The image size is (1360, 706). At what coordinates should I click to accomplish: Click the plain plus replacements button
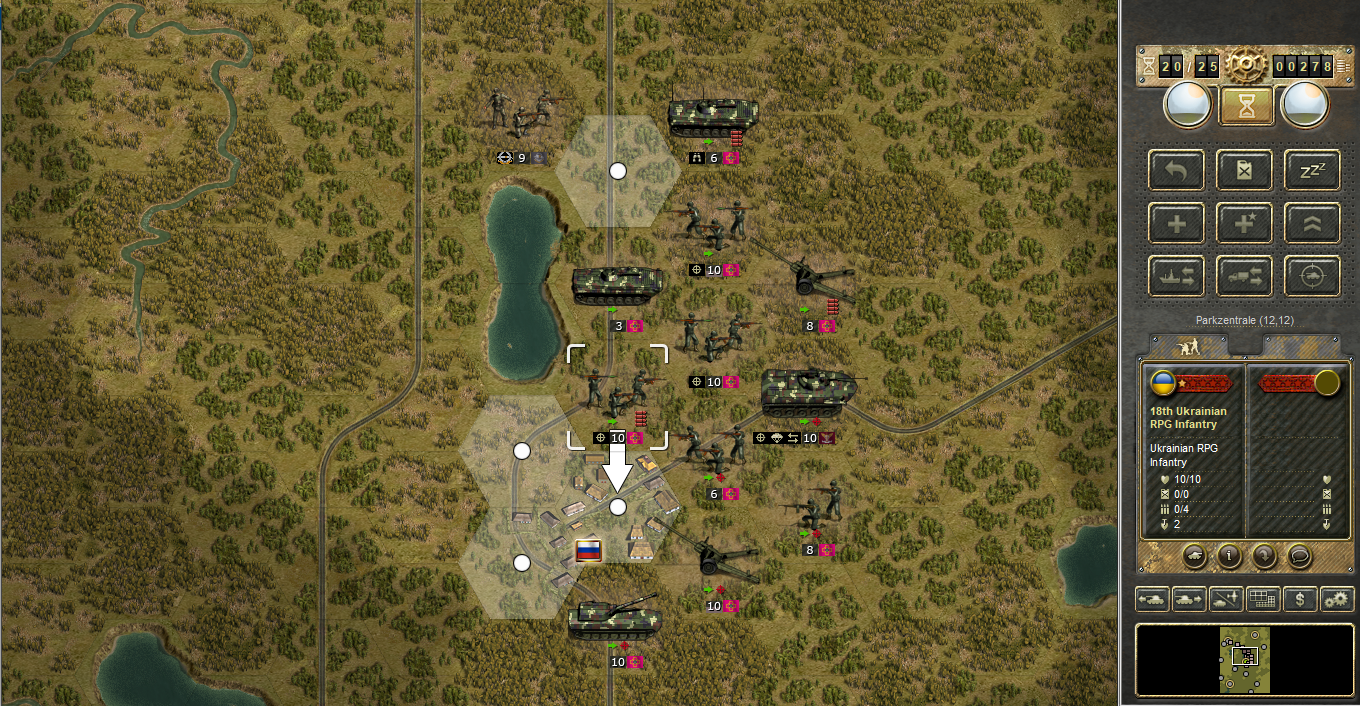pos(1177,223)
